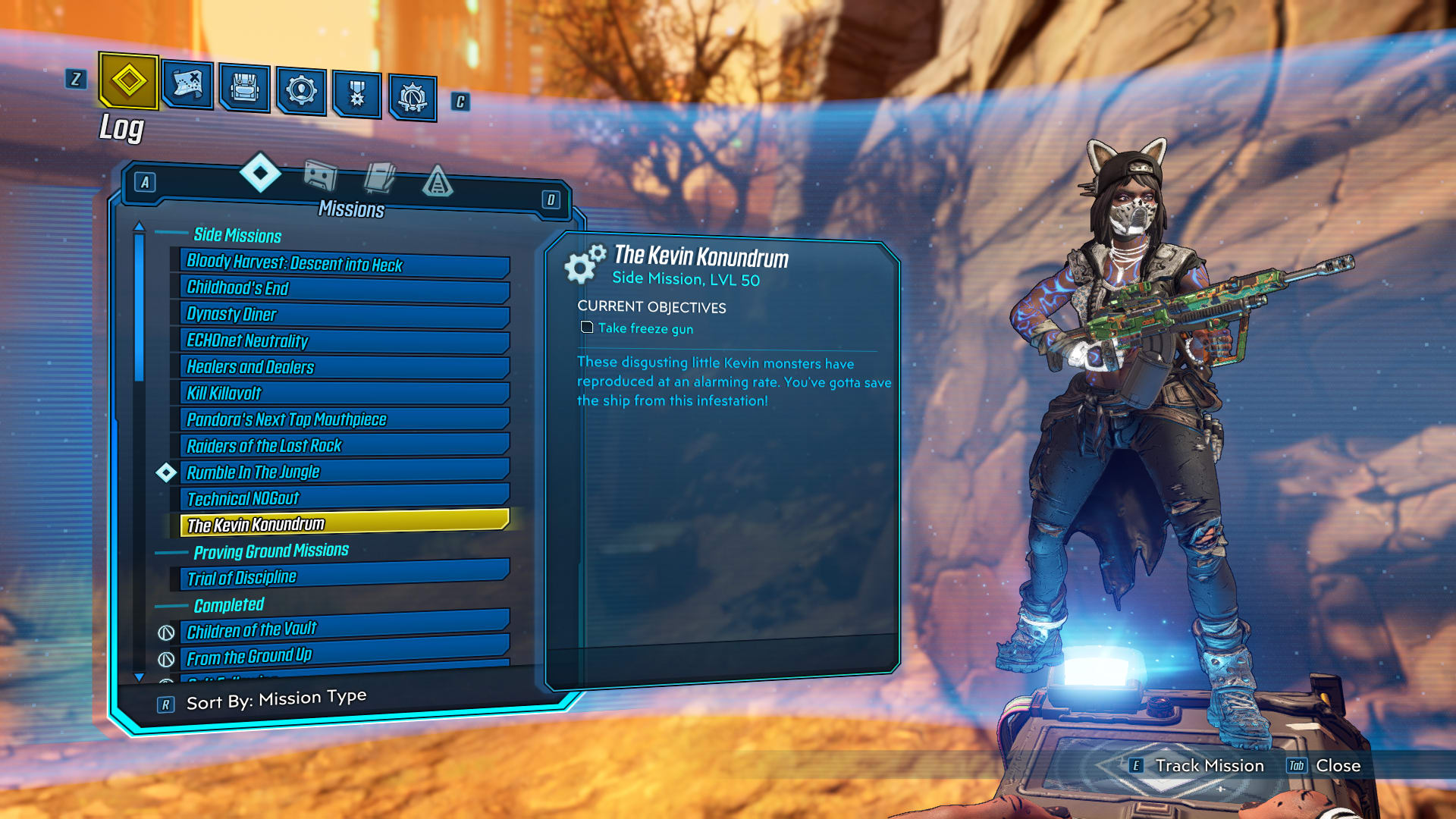The width and height of the screenshot is (1456, 819).
Task: Open Healers and Dealers mission details
Action: tap(345, 368)
